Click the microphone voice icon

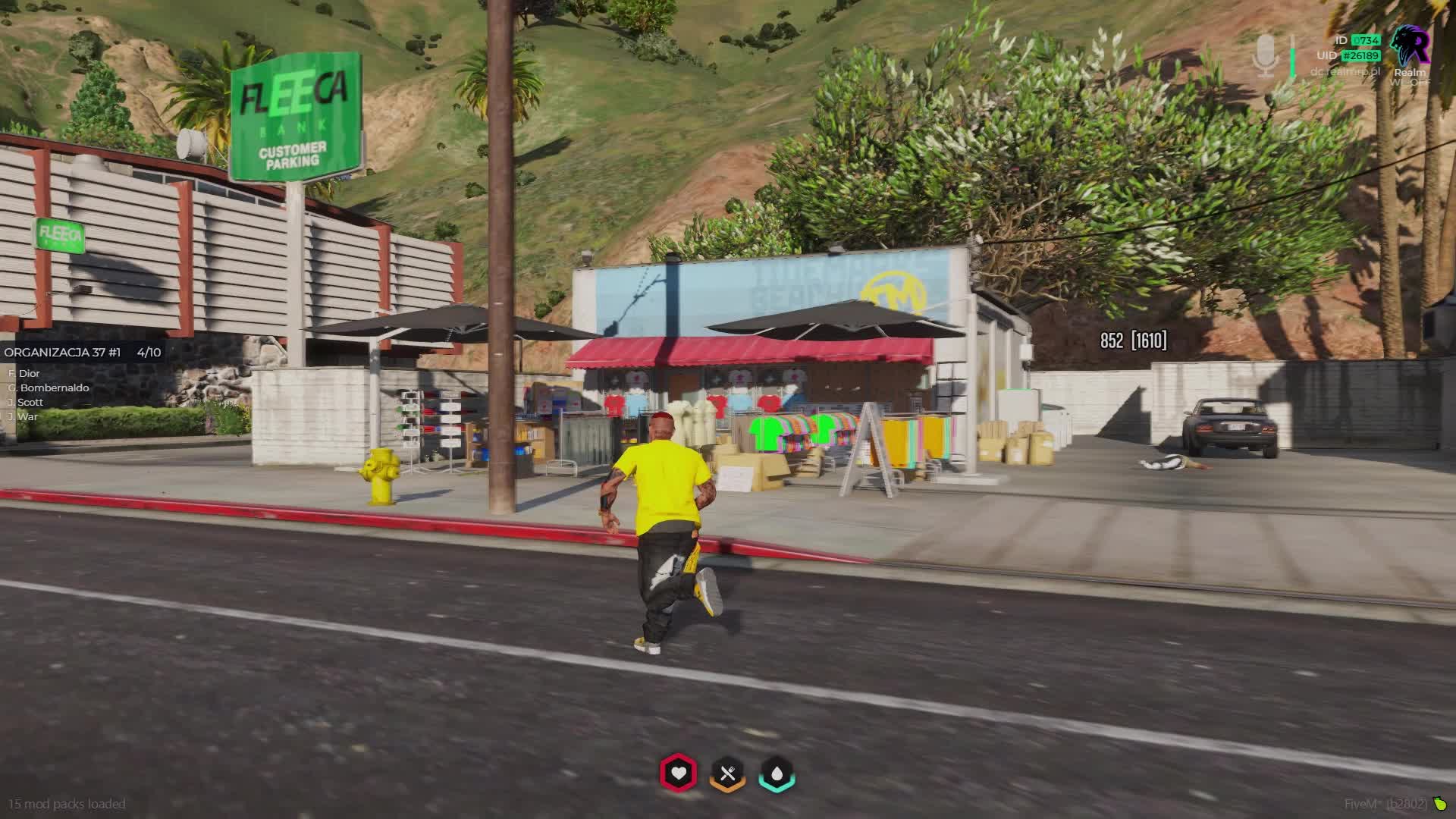(x=1264, y=55)
